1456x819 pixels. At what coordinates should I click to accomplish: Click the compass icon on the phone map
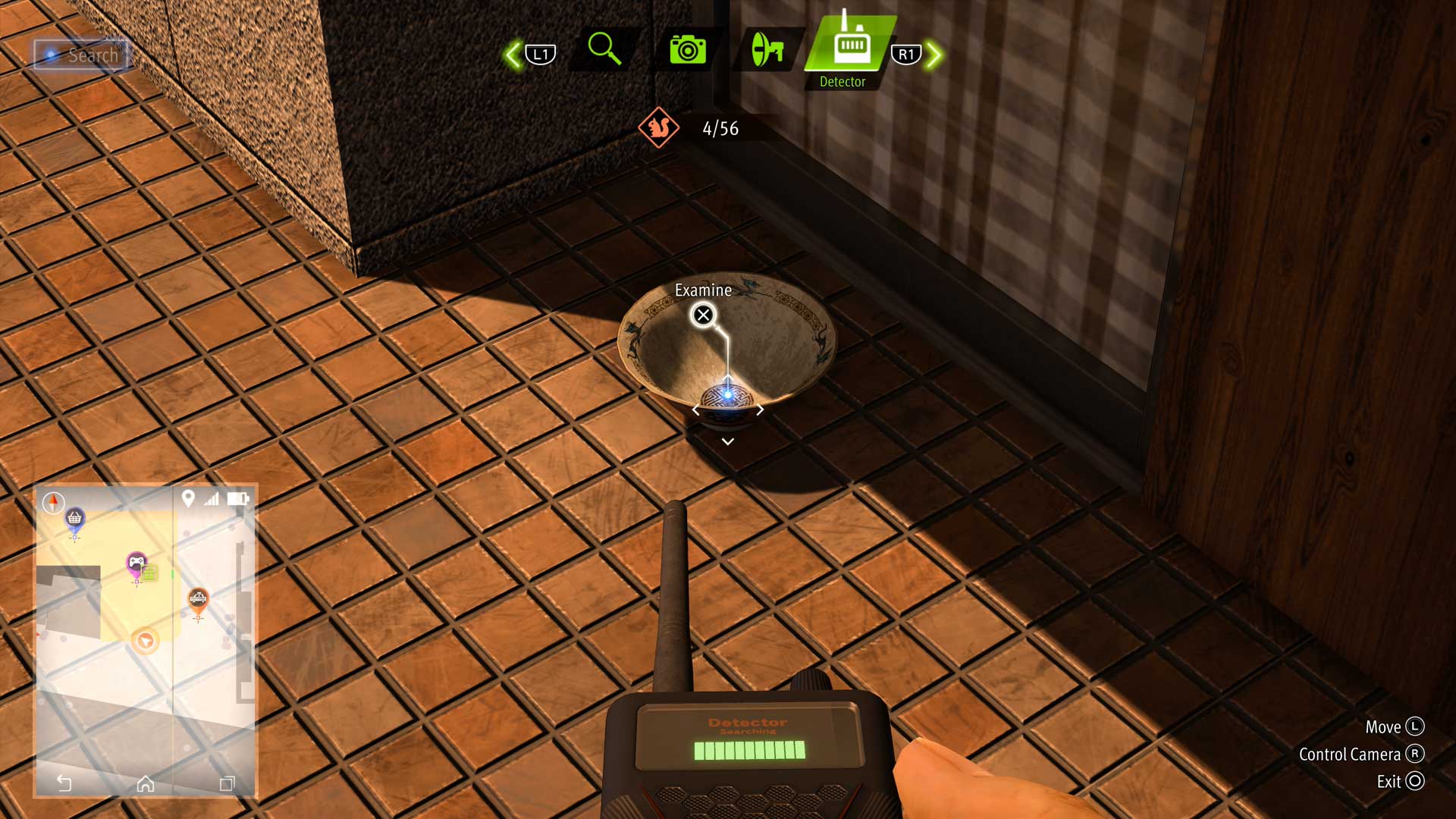pyautogui.click(x=53, y=502)
